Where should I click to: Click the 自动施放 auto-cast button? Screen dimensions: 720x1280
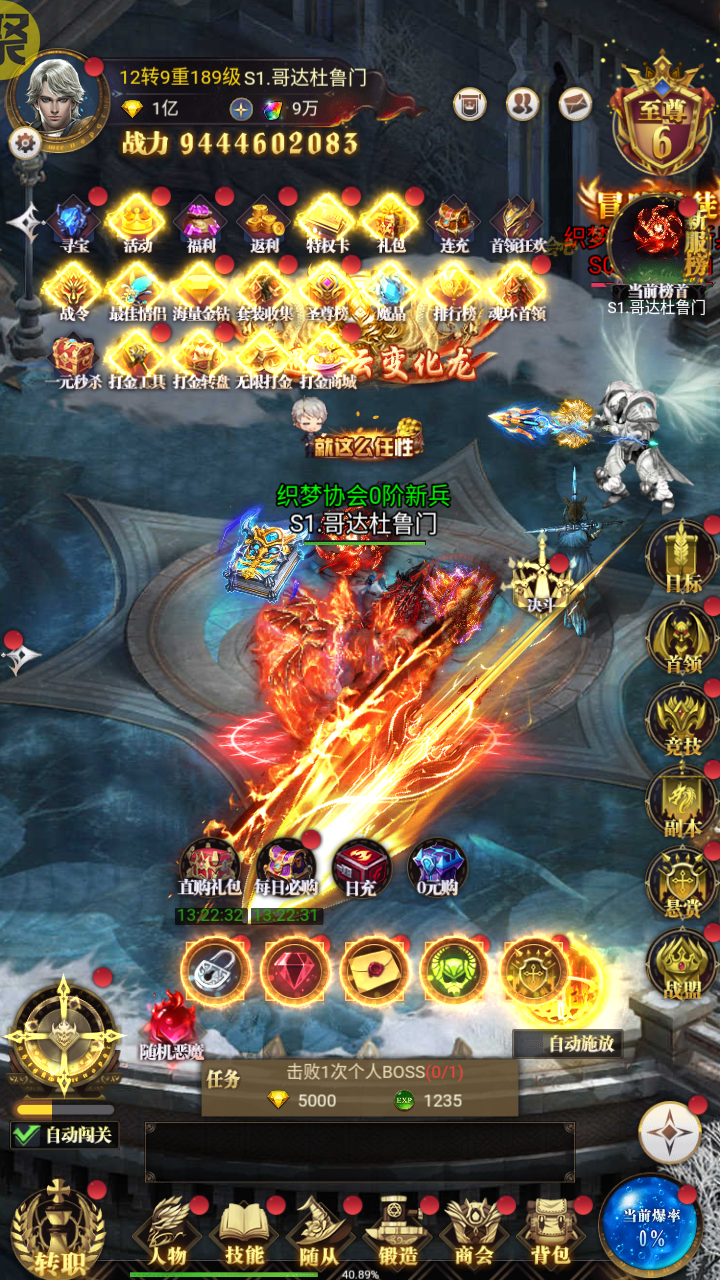[568, 1044]
